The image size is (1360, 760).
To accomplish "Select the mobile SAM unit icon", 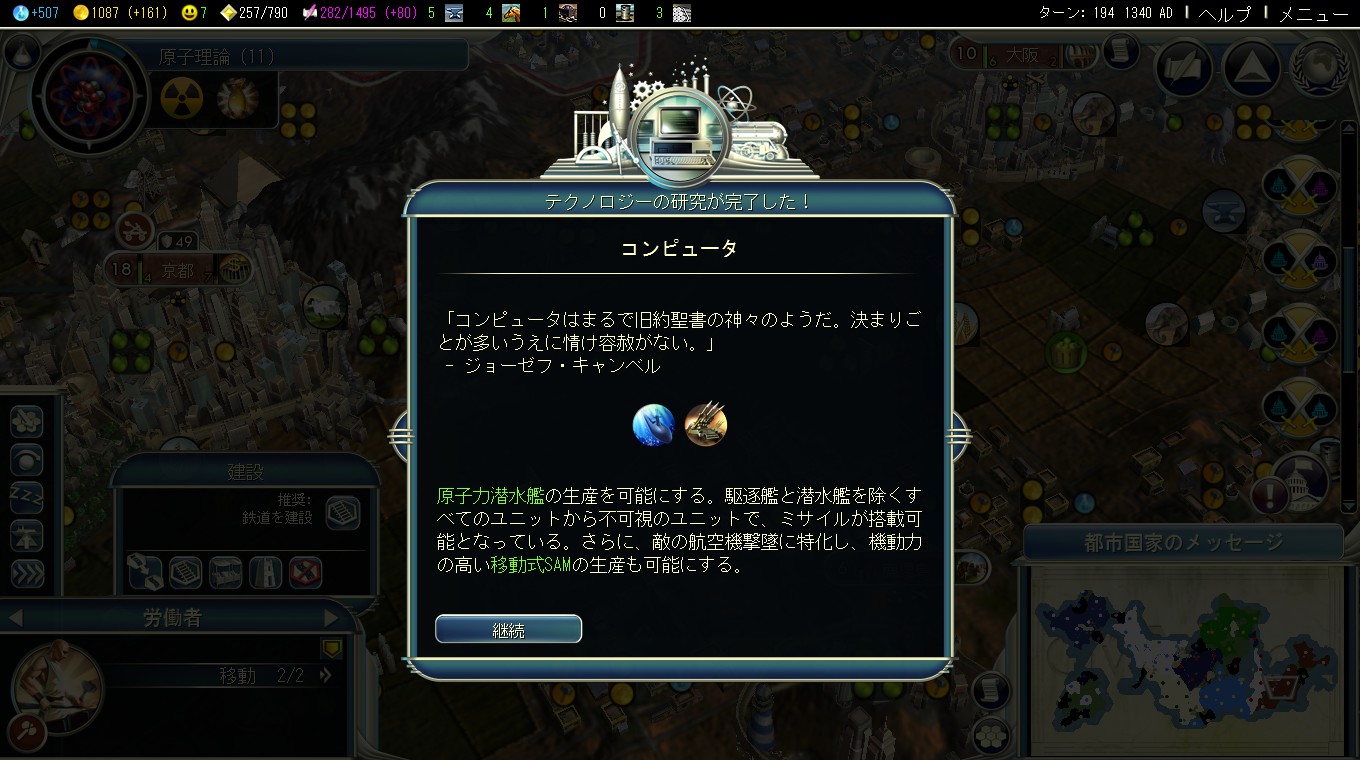I will (706, 424).
